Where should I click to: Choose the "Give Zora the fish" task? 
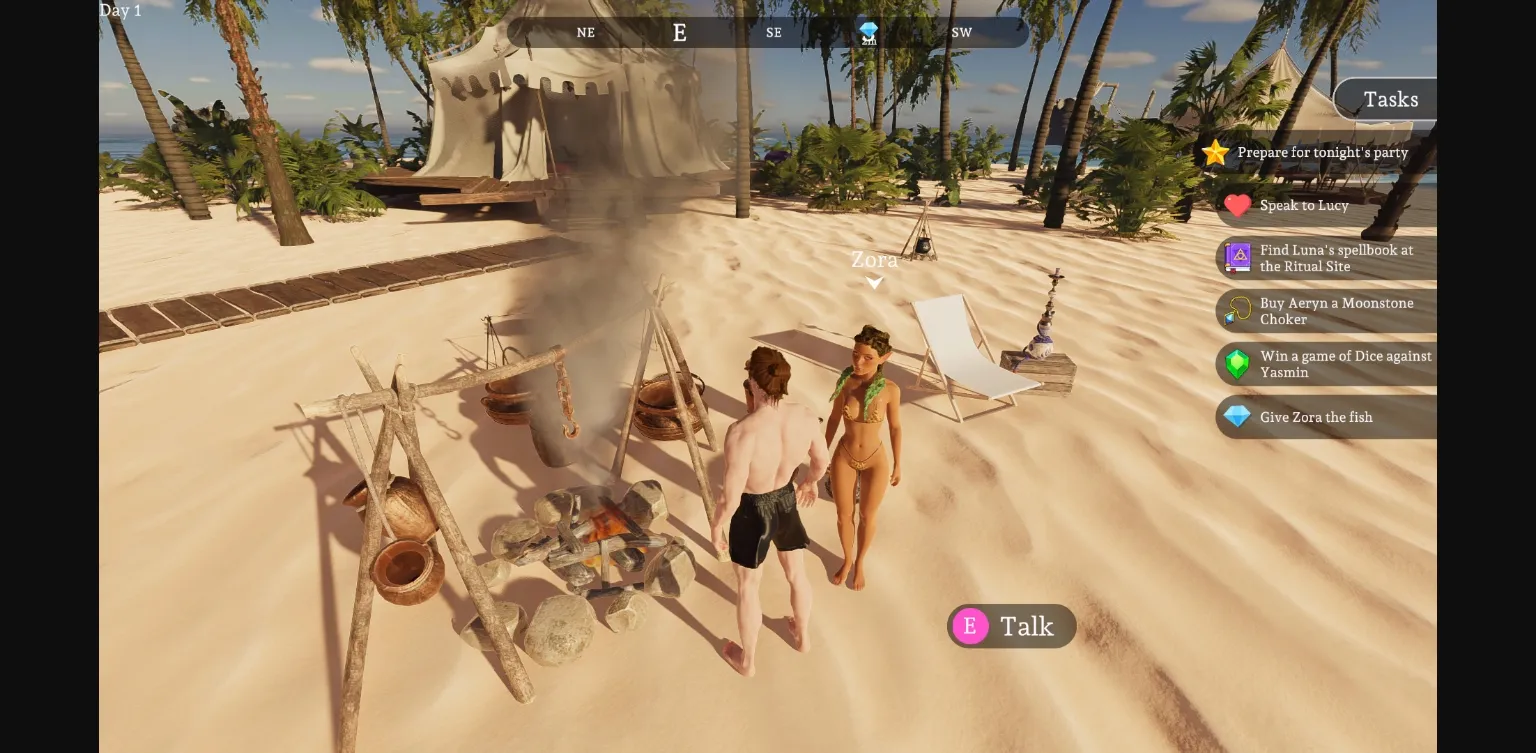coord(1315,417)
